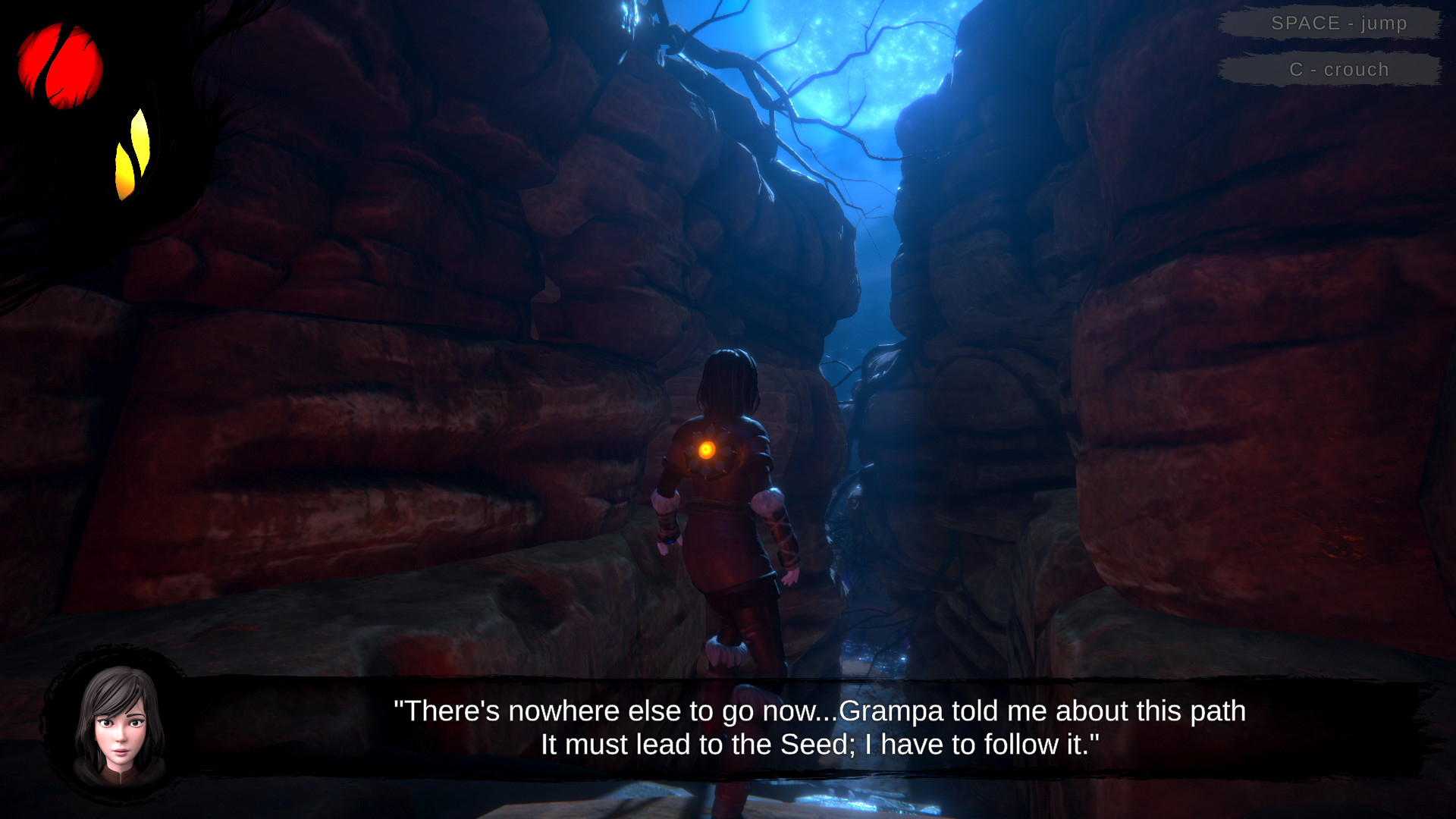Toggle the crouch control hint visibility

[x=1337, y=69]
